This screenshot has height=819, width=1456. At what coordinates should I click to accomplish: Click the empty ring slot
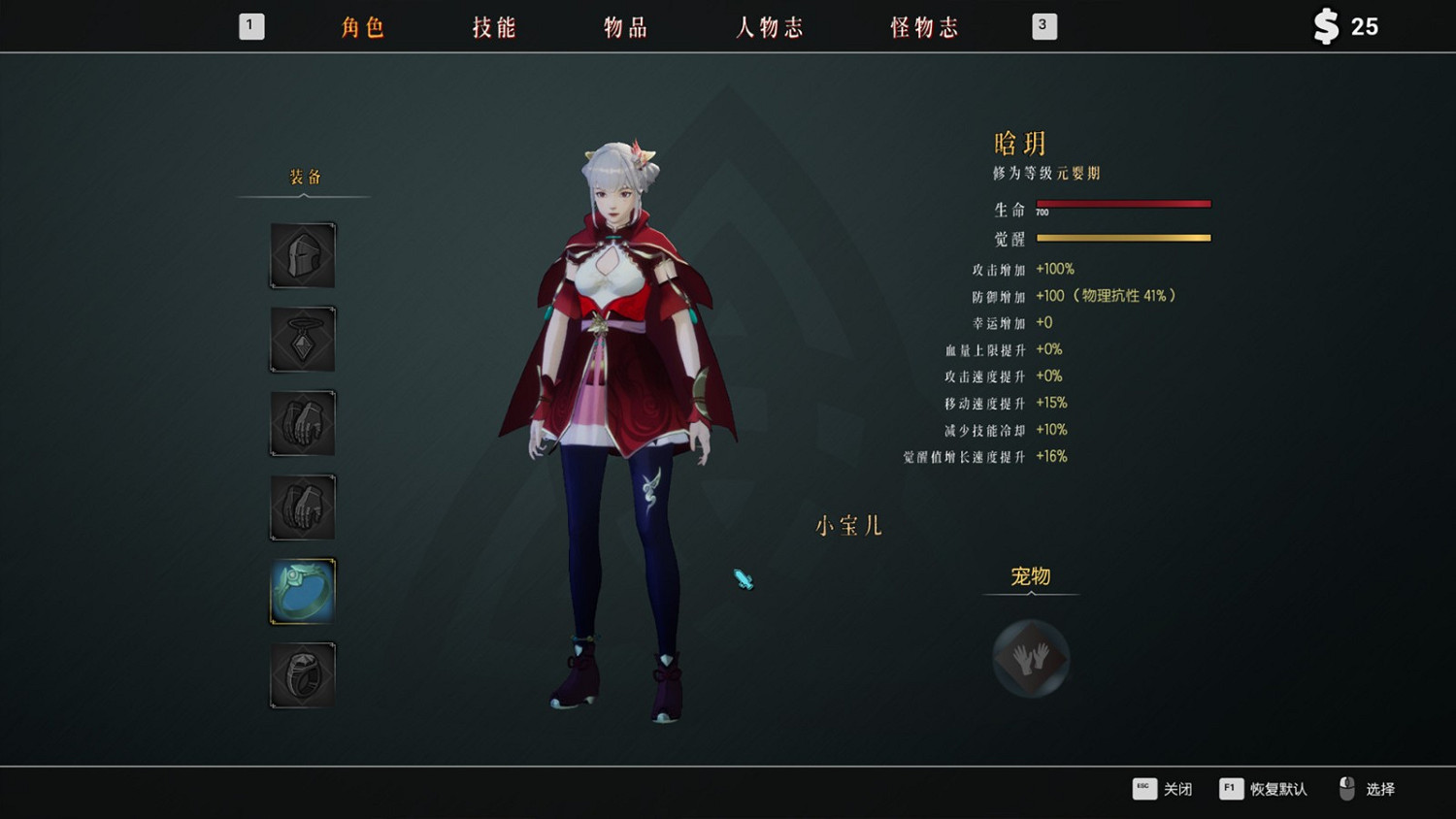click(302, 674)
